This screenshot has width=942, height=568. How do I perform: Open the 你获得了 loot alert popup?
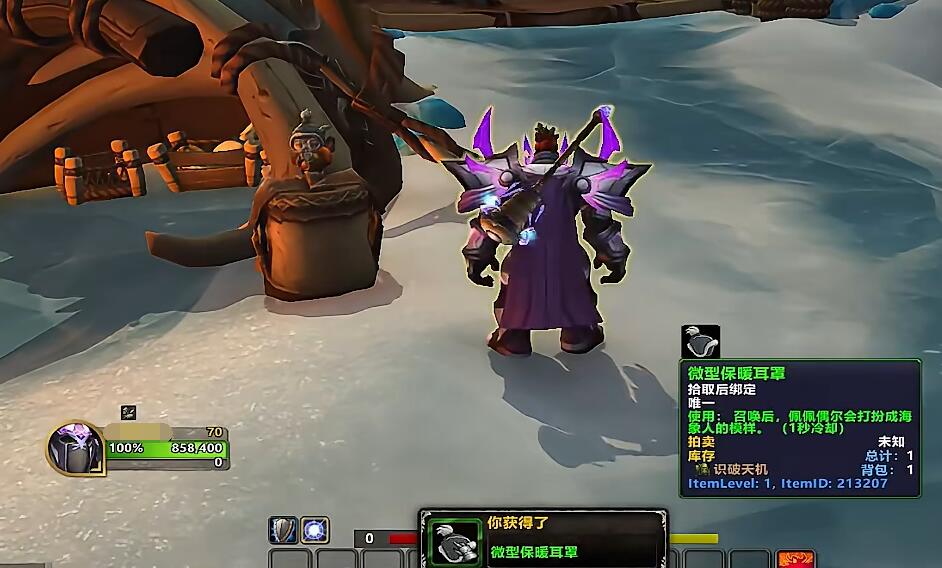coord(542,538)
